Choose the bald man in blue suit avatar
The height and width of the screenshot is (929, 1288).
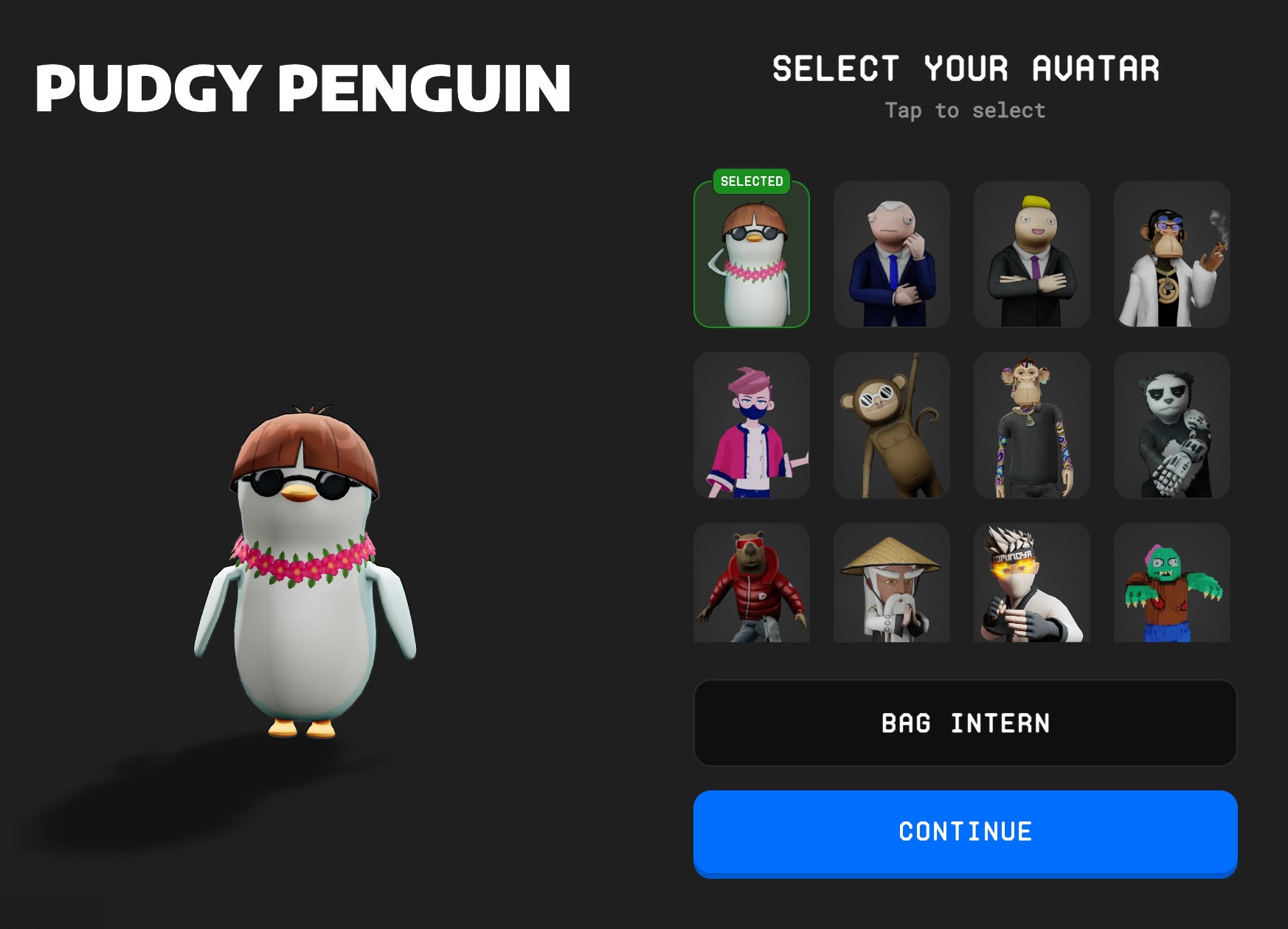tap(891, 254)
